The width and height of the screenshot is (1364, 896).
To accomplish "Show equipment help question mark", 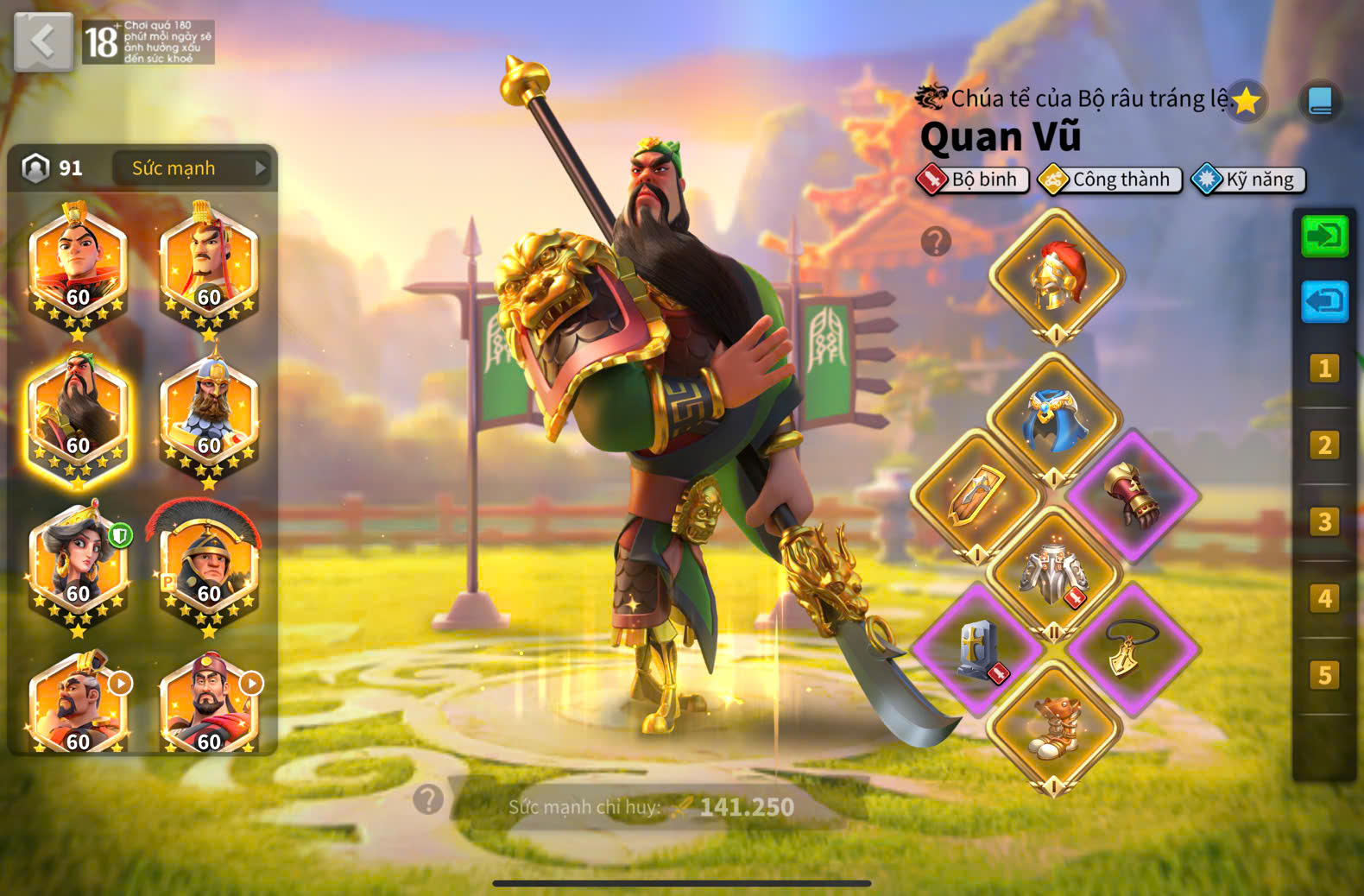I will [936, 242].
